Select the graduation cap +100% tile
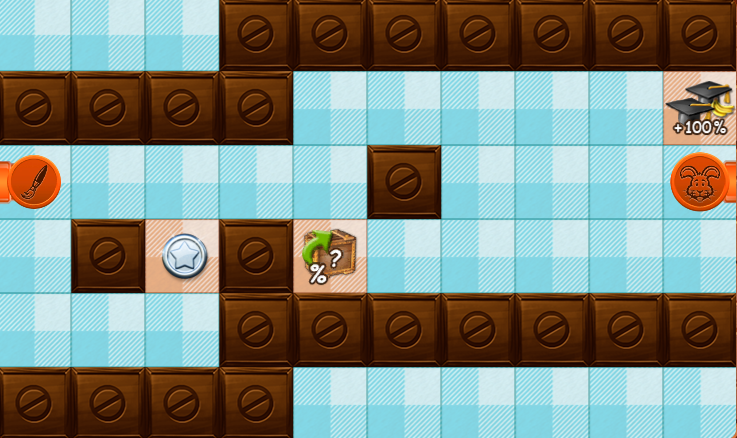The width and height of the screenshot is (737, 438). pos(699,108)
